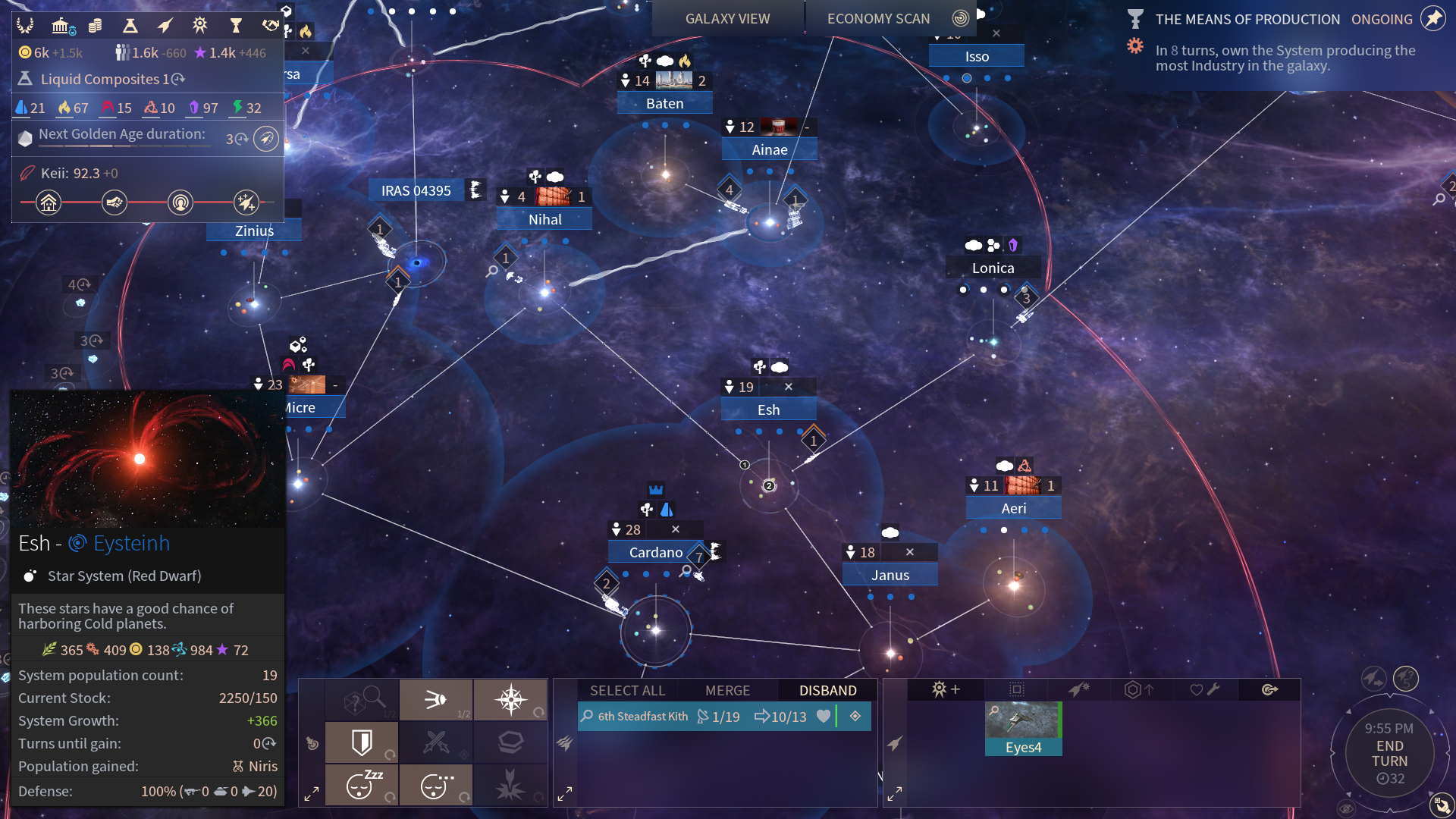This screenshot has height=819, width=1456.
Task: Open the Eysteinh empire link
Action: point(130,543)
